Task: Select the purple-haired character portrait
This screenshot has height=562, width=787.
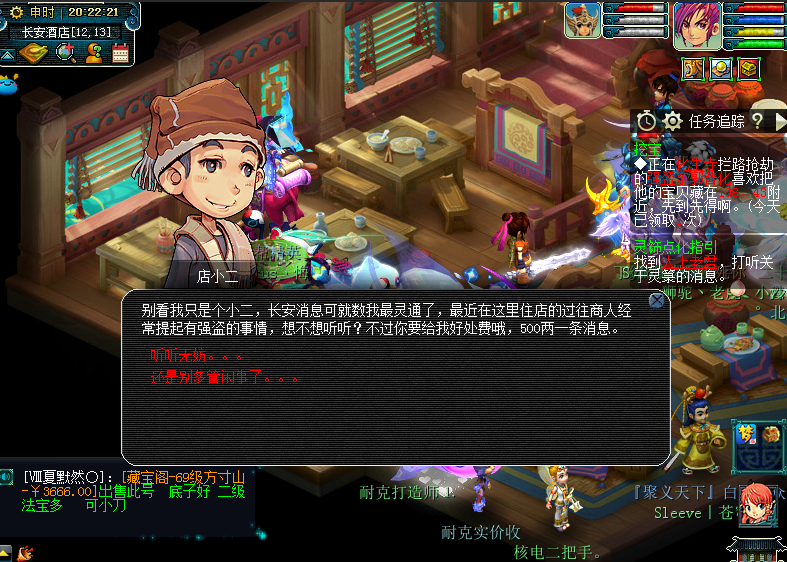Action: point(696,24)
